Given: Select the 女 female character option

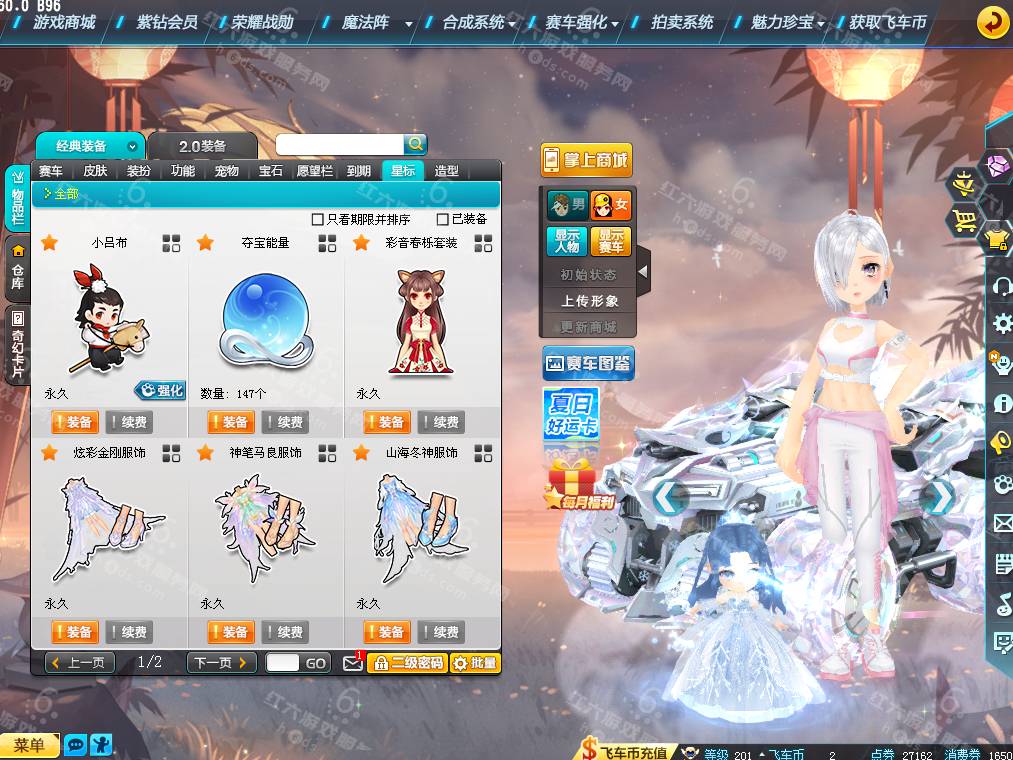Looking at the screenshot, I should tap(611, 206).
